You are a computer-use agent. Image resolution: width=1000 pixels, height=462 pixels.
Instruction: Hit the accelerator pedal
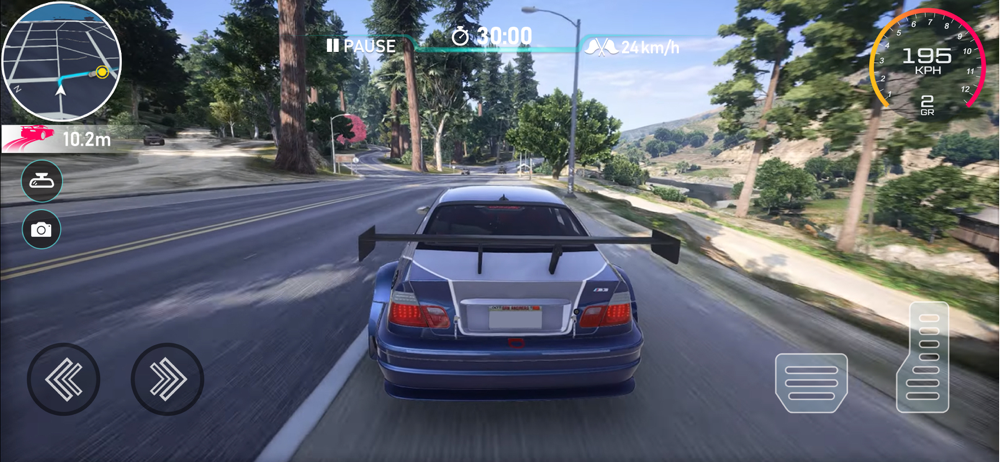(x=922, y=357)
